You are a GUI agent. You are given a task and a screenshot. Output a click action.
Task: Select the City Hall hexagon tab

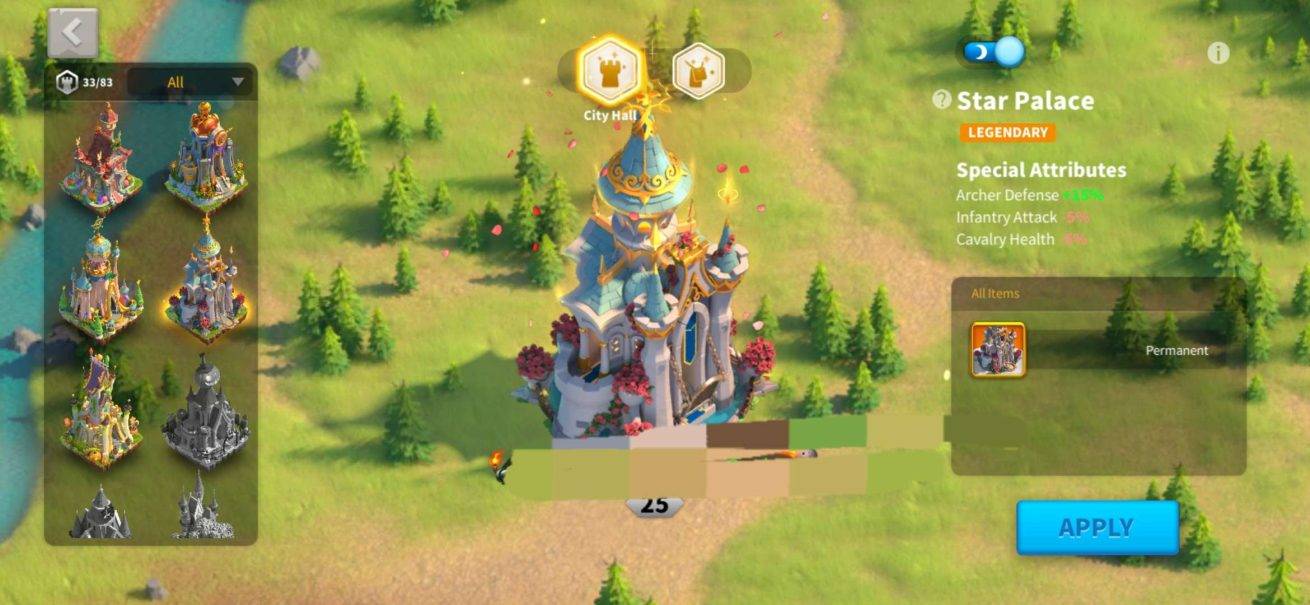click(x=611, y=70)
